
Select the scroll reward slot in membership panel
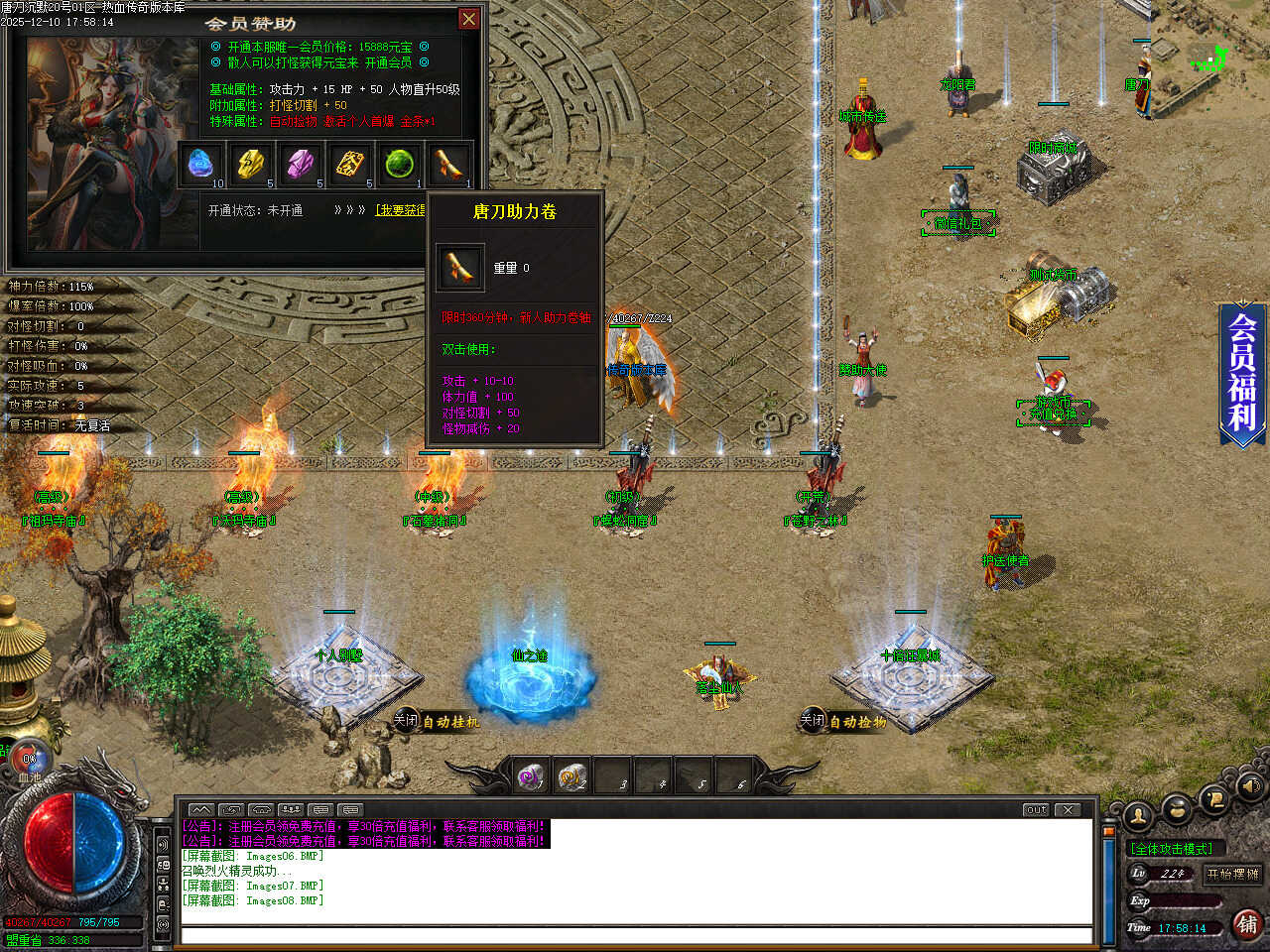[448, 165]
